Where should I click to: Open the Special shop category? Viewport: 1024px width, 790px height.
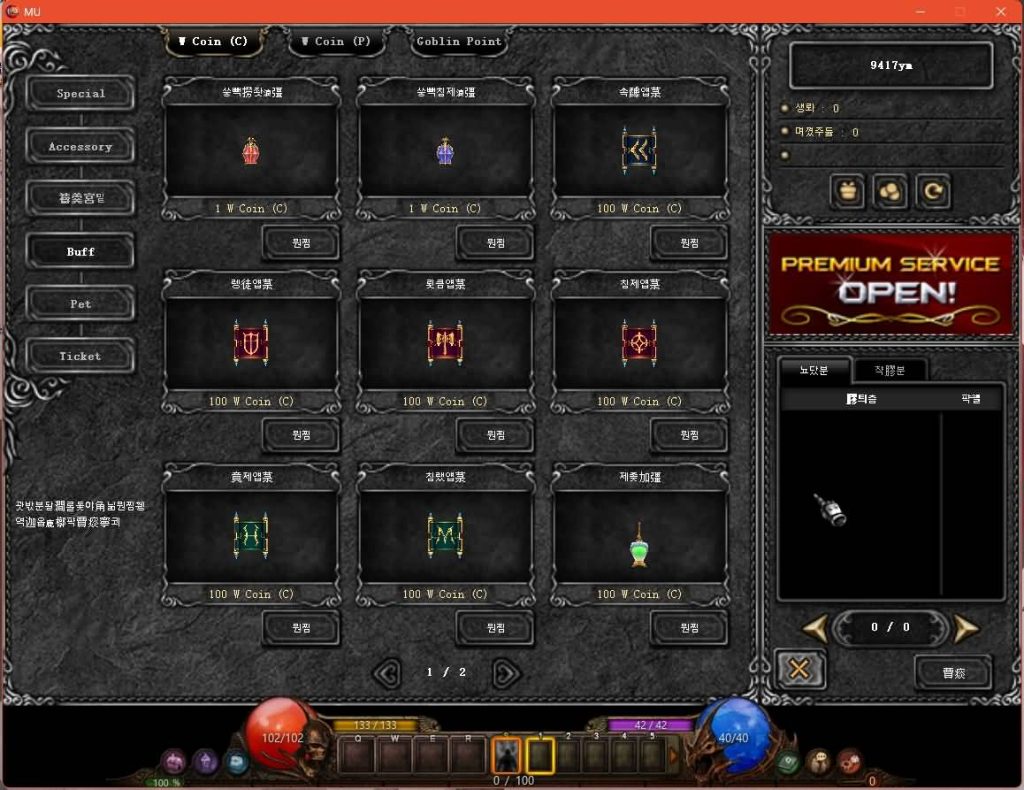(x=81, y=94)
